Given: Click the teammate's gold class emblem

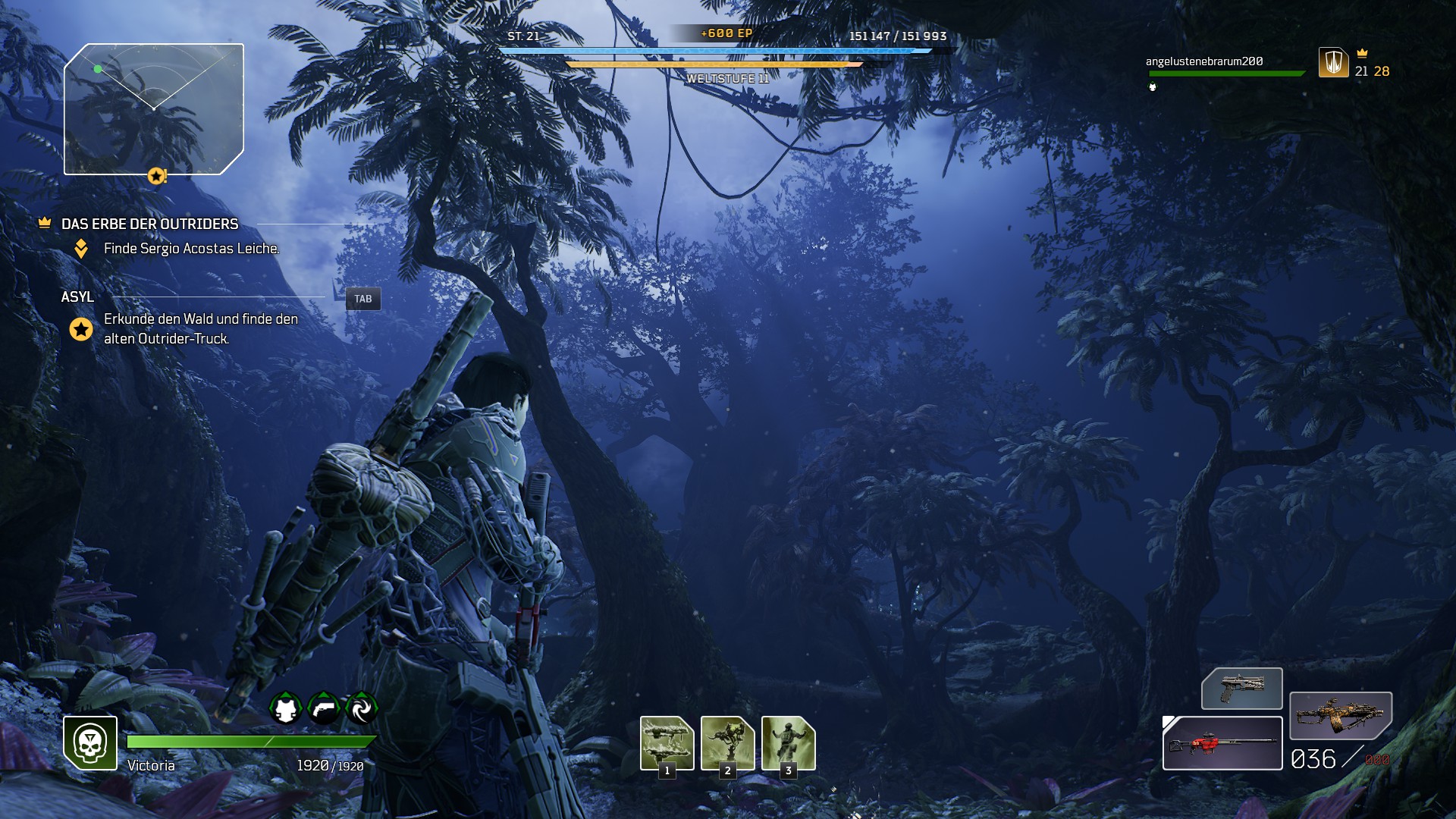Looking at the screenshot, I should (x=1333, y=62).
